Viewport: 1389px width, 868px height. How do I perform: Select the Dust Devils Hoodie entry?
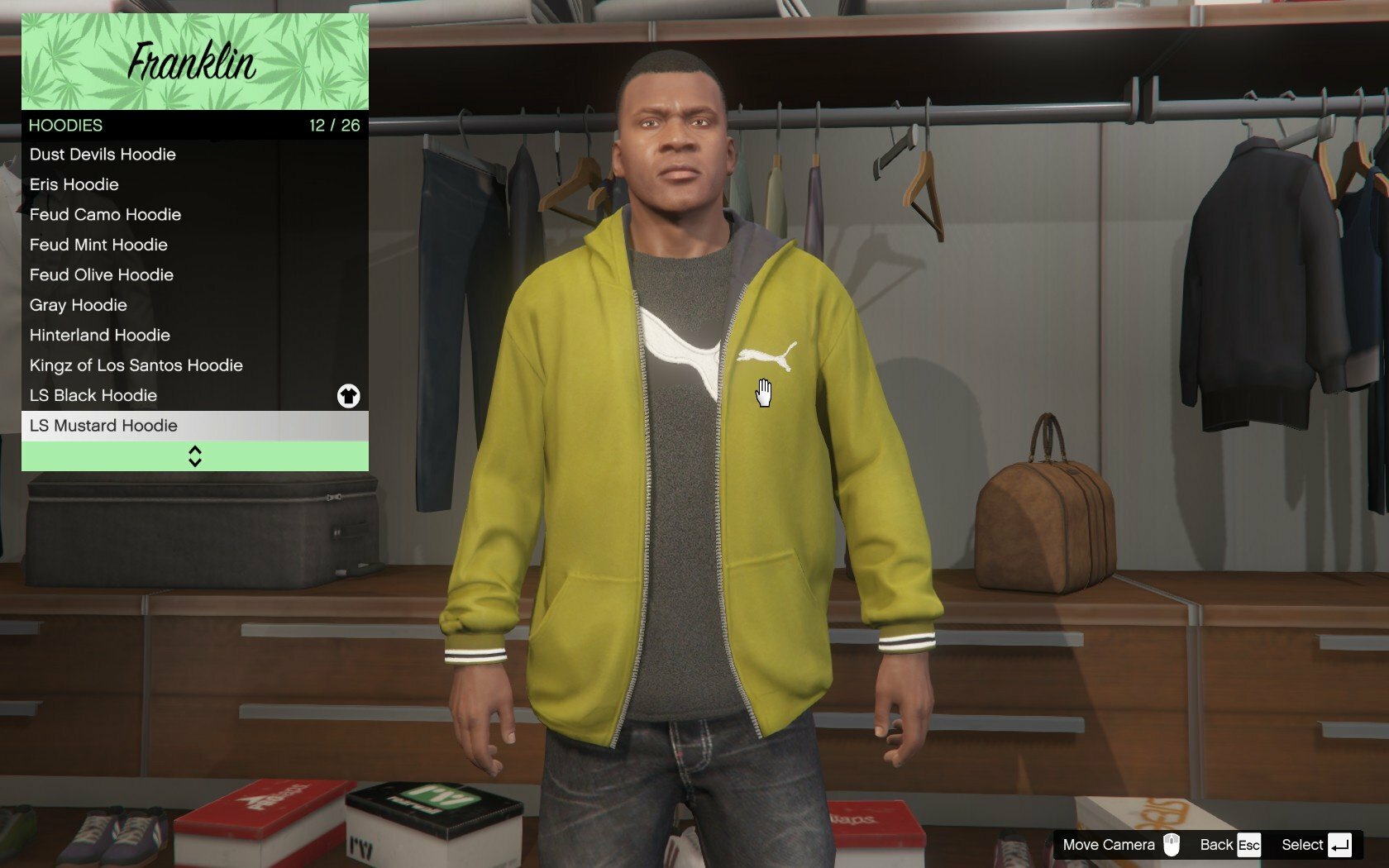tap(103, 155)
